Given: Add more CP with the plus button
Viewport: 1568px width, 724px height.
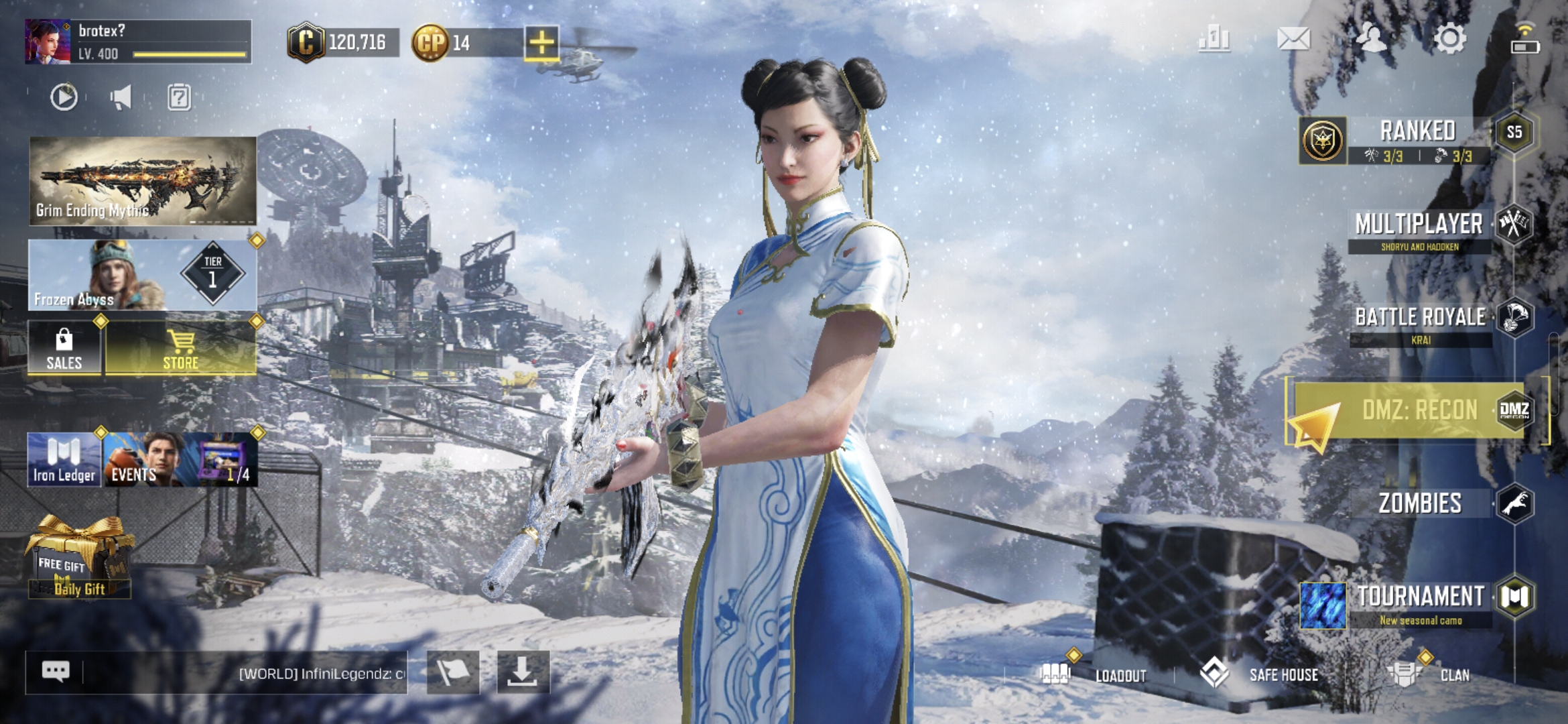Looking at the screenshot, I should 541,43.
